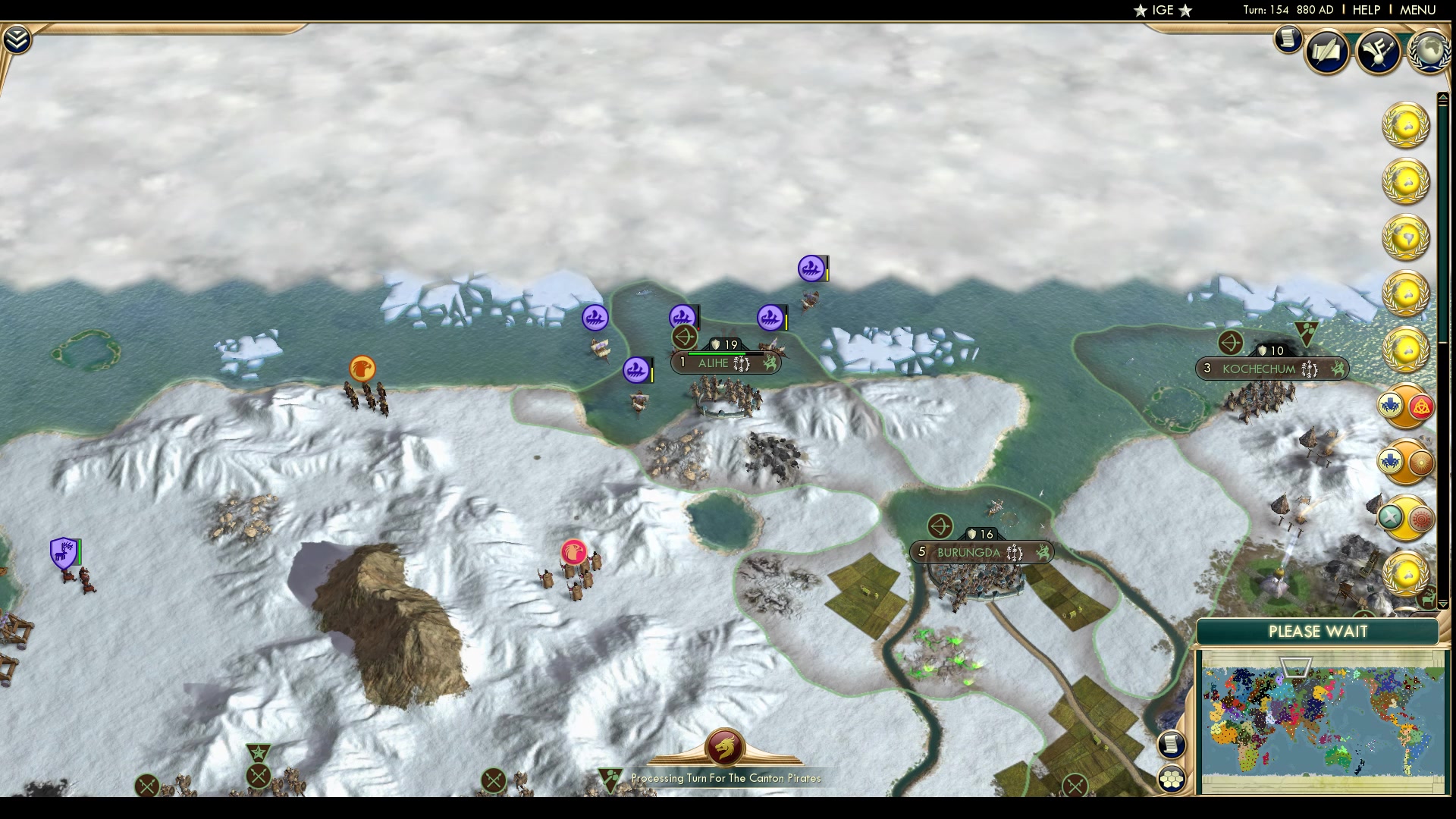This screenshot has width=1456, height=819.
Task: Select the orange eagle unit flag on the coast
Action: pos(362,368)
